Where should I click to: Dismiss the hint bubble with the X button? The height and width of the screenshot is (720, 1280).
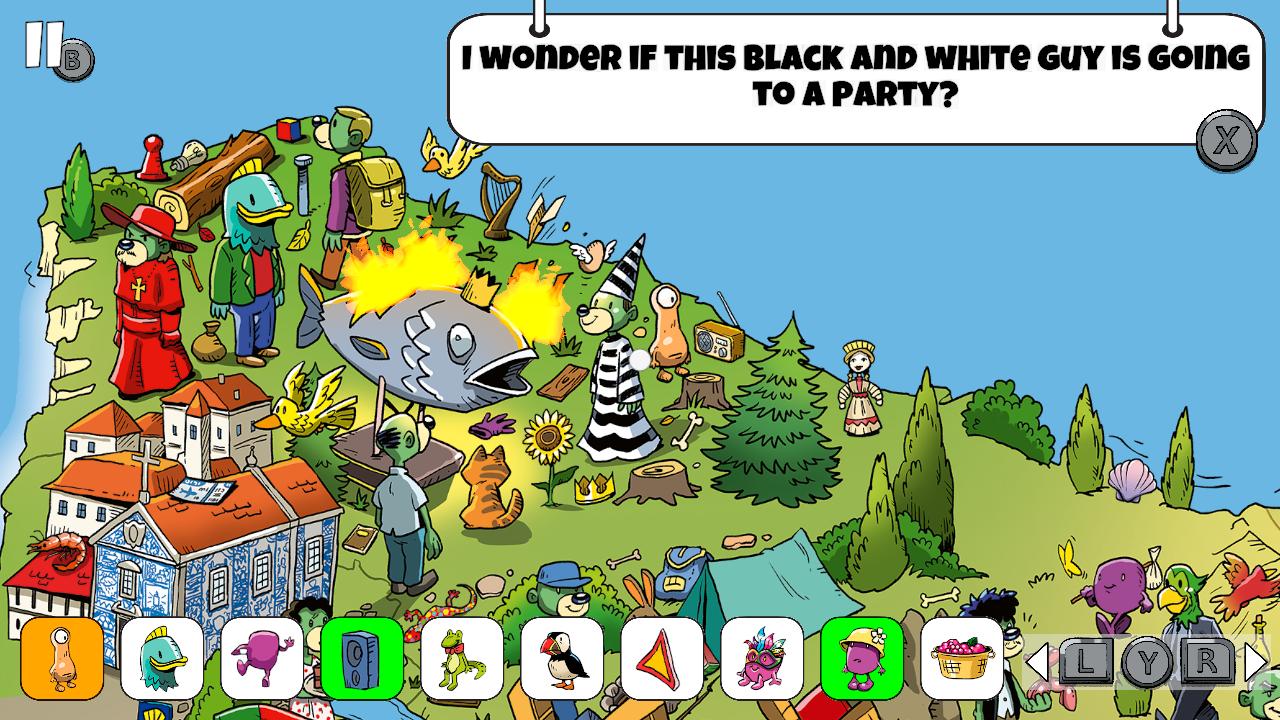click(x=1228, y=141)
